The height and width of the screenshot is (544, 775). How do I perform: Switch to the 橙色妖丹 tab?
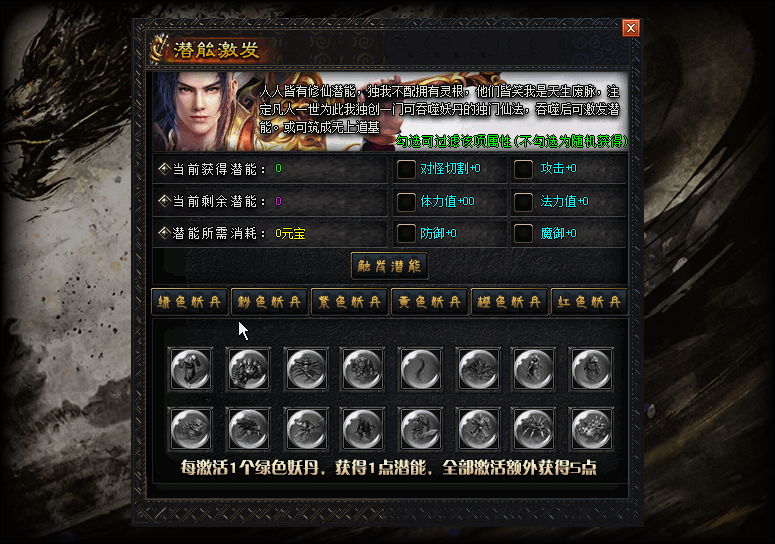click(509, 302)
